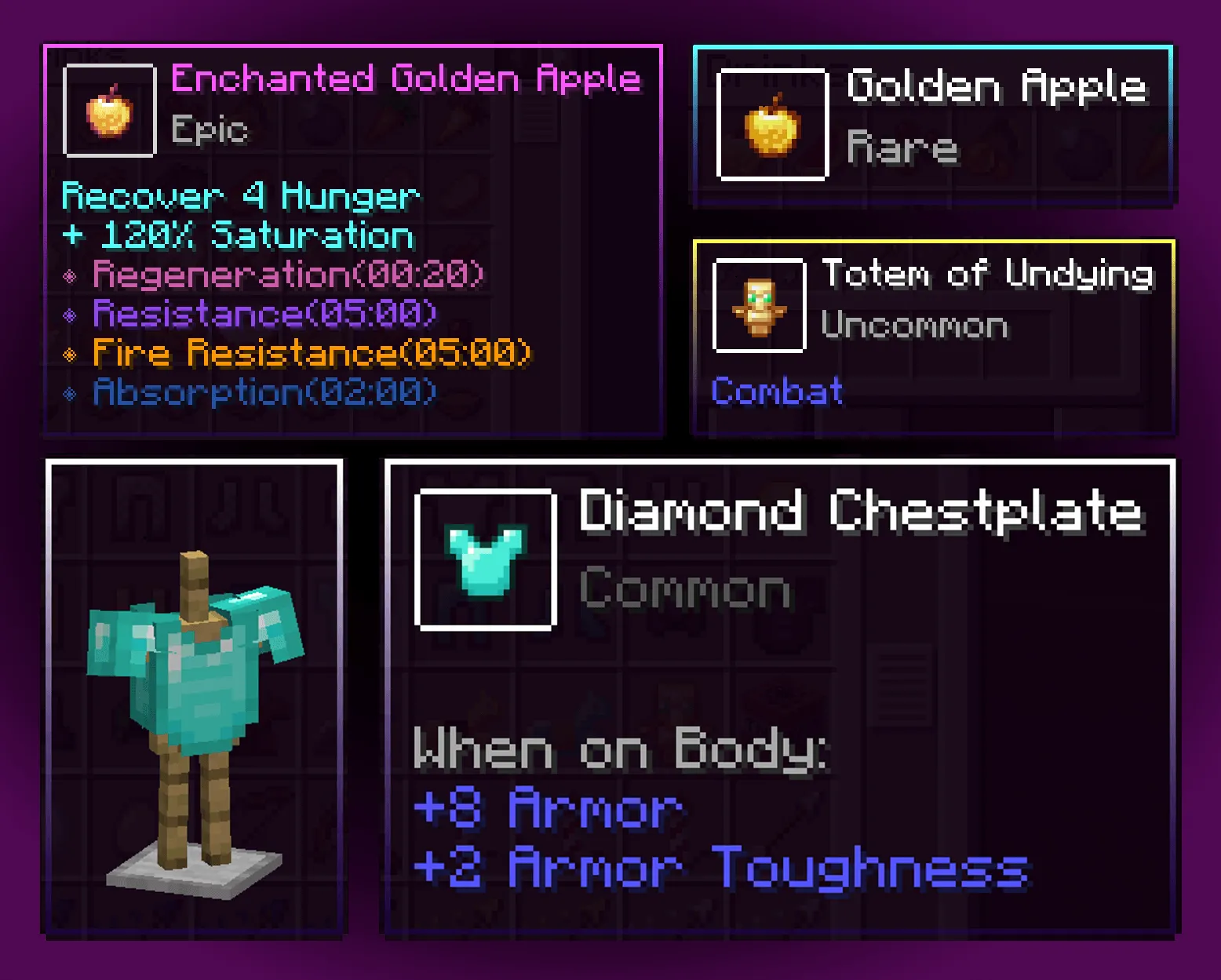
Task: Expand the When on Body stats section
Action: point(620,749)
